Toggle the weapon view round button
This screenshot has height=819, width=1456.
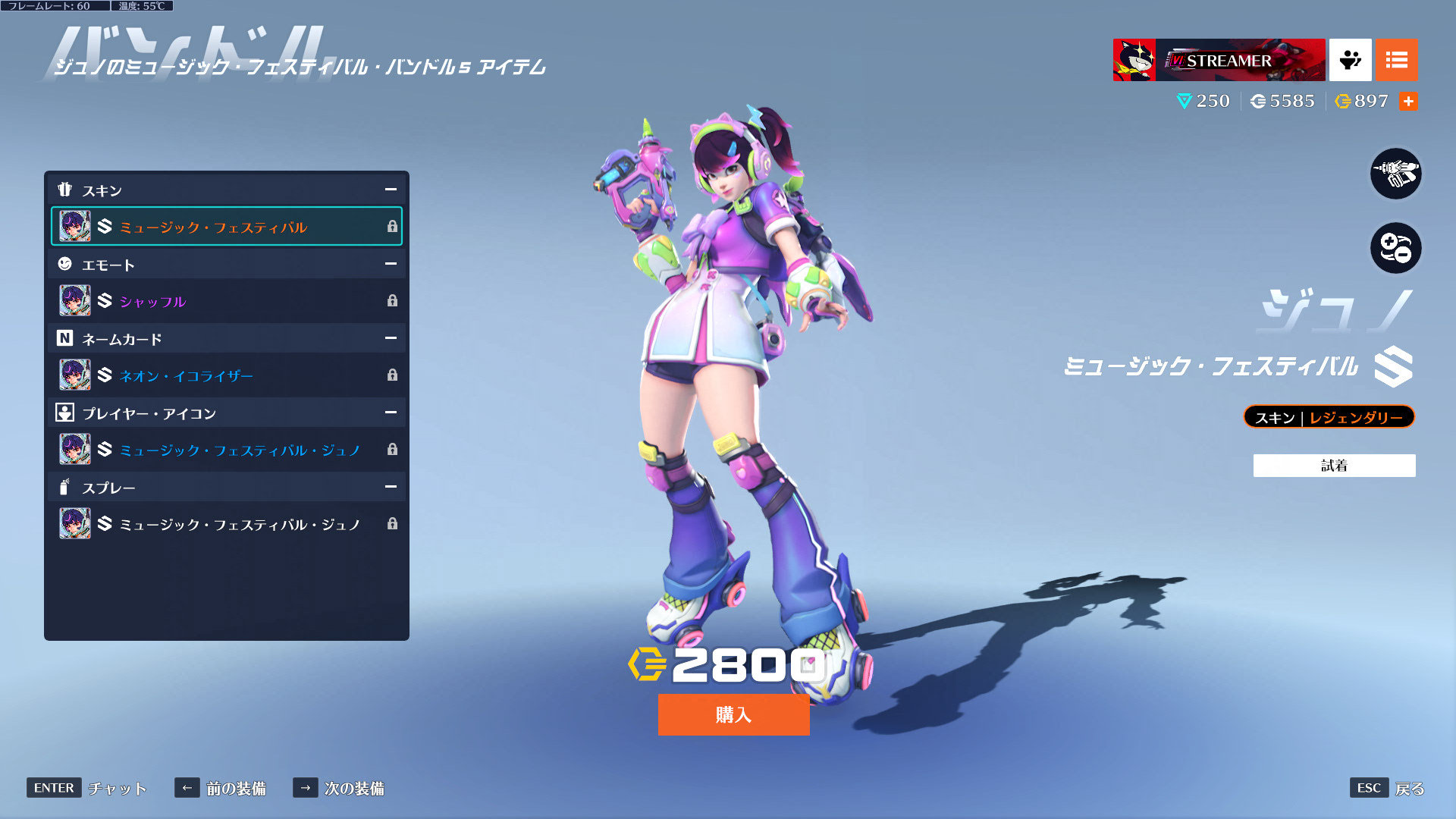pyautogui.click(x=1395, y=174)
